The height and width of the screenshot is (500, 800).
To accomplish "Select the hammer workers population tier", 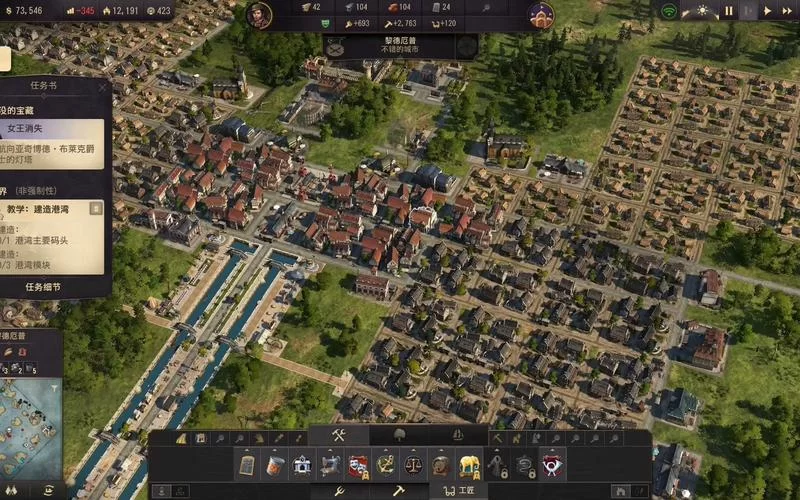I will click(397, 491).
